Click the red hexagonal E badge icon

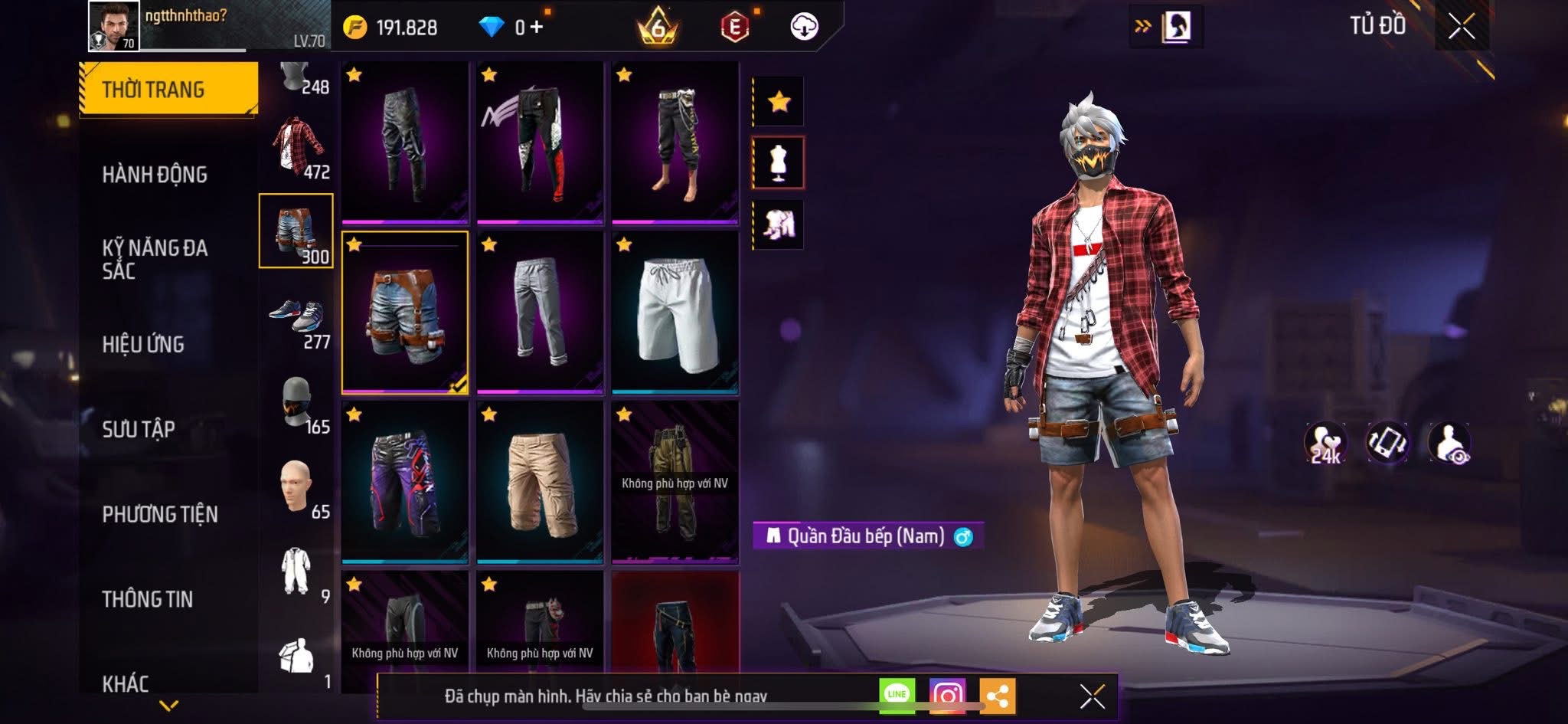tap(733, 25)
